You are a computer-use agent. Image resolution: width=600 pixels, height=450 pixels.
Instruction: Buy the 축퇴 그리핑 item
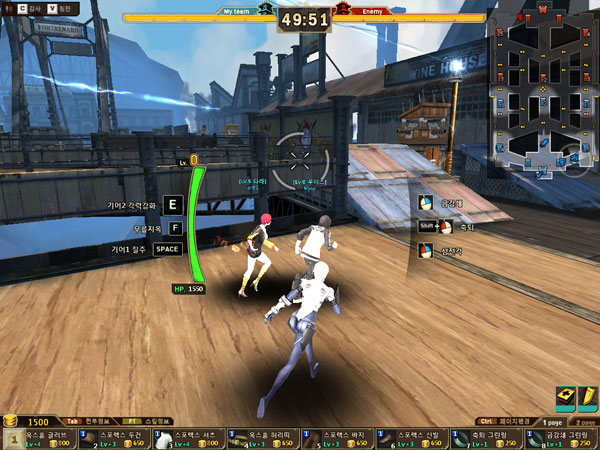click(486, 439)
